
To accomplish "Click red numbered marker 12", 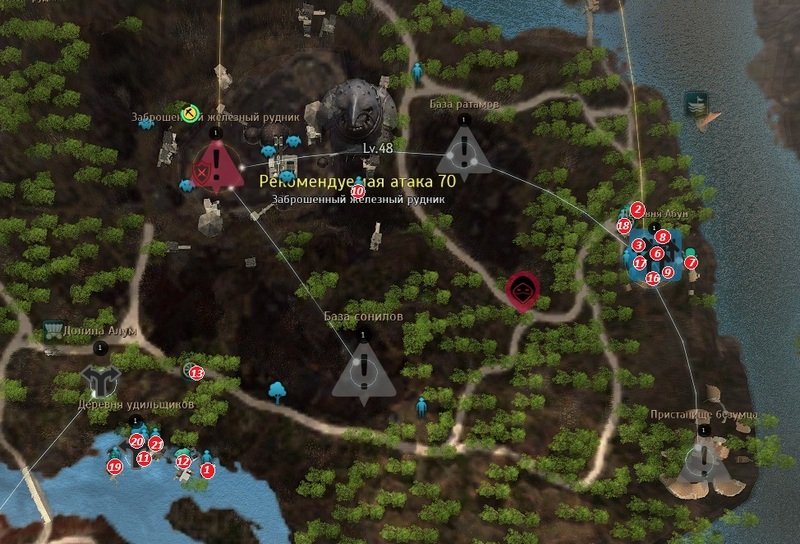I will 182,461.
